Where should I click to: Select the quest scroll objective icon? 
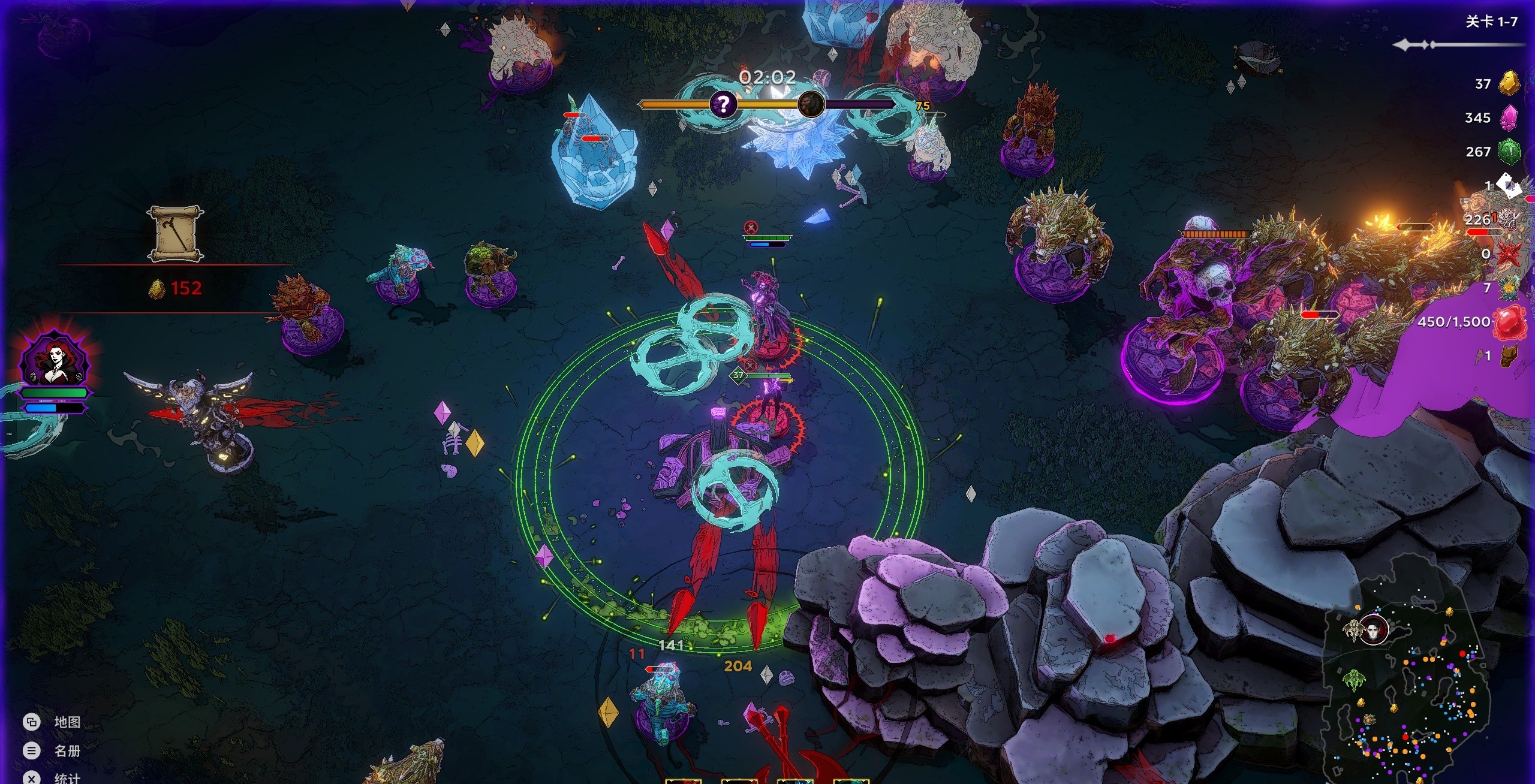(175, 234)
